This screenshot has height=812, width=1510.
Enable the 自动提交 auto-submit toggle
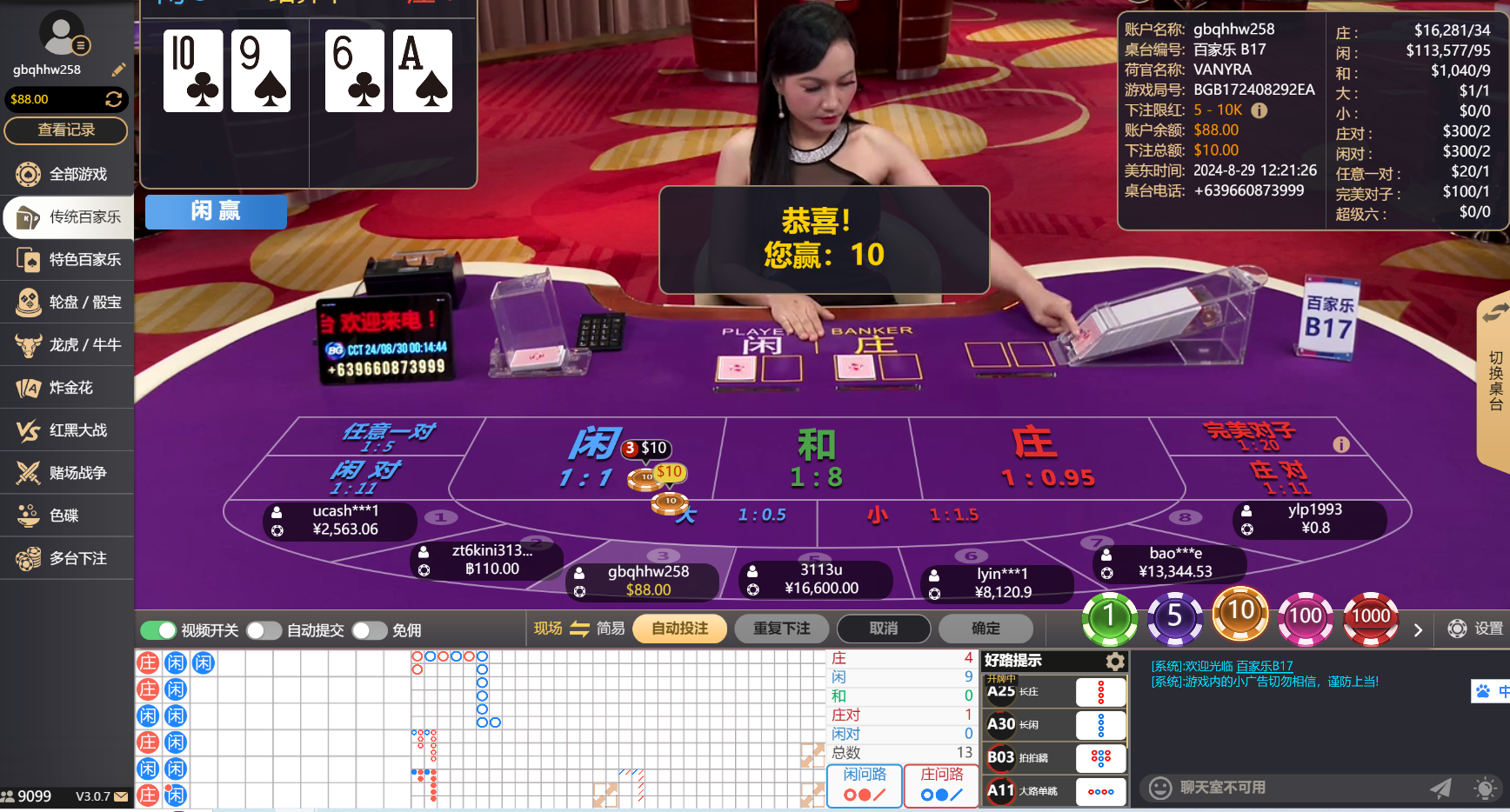[264, 630]
